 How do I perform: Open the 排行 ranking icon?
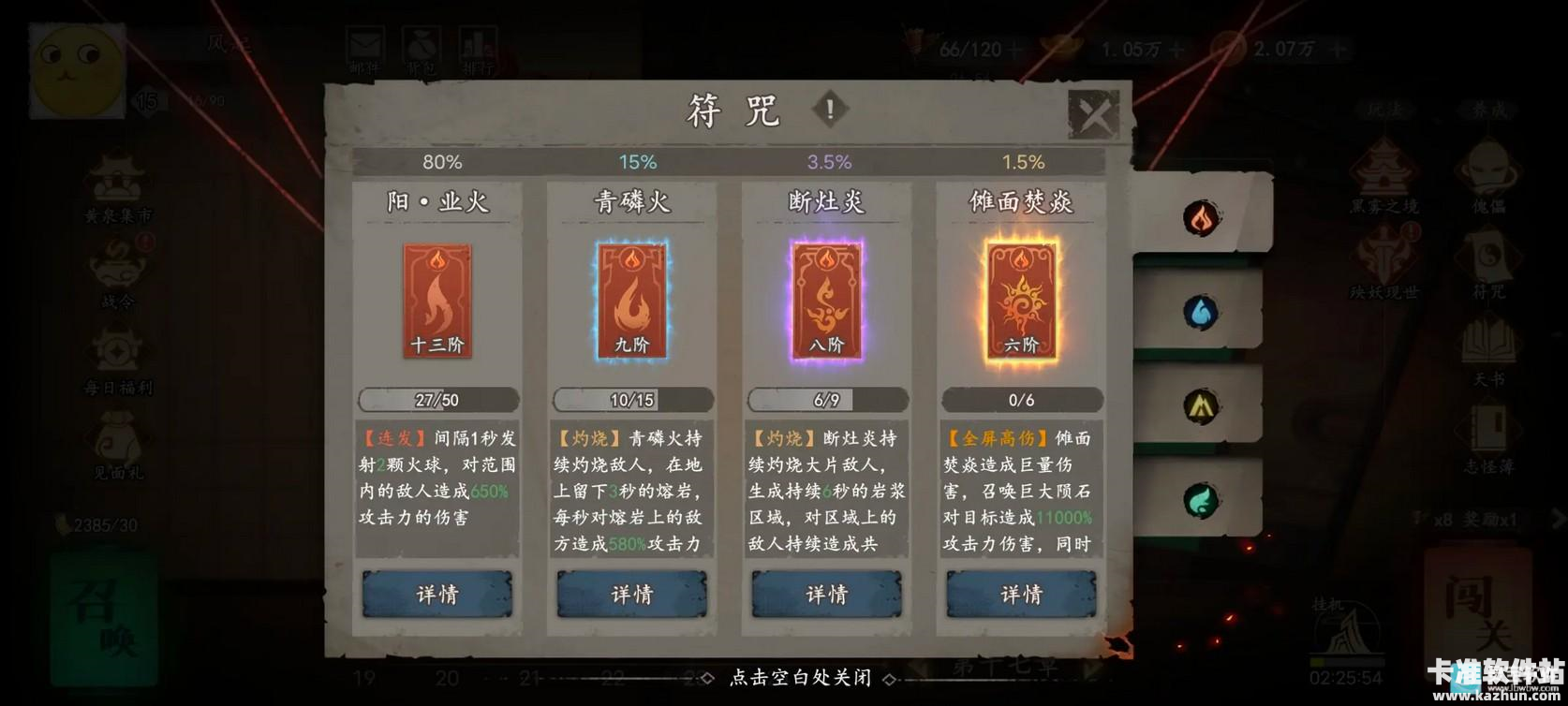click(479, 45)
